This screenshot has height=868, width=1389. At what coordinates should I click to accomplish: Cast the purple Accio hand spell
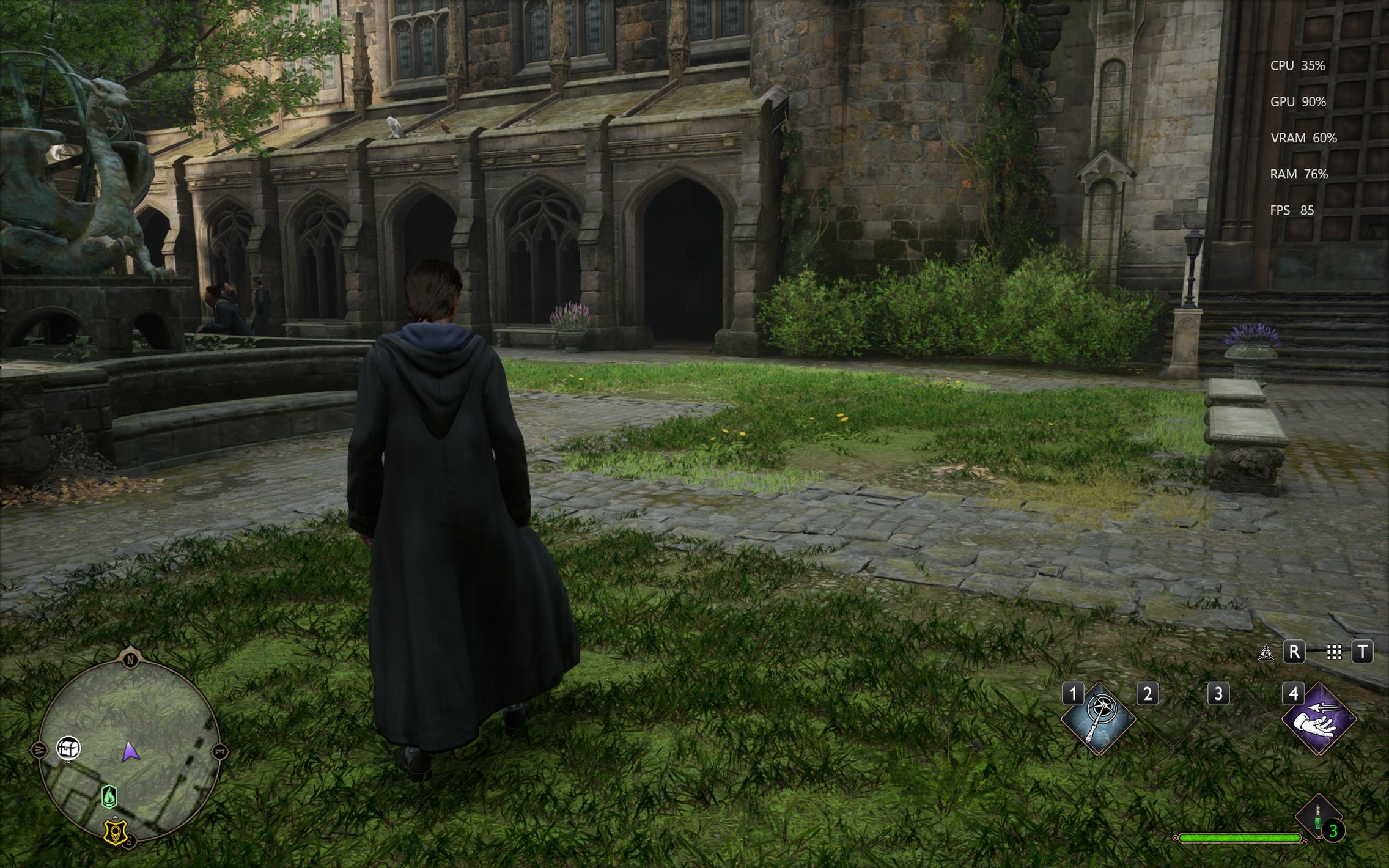point(1319,719)
